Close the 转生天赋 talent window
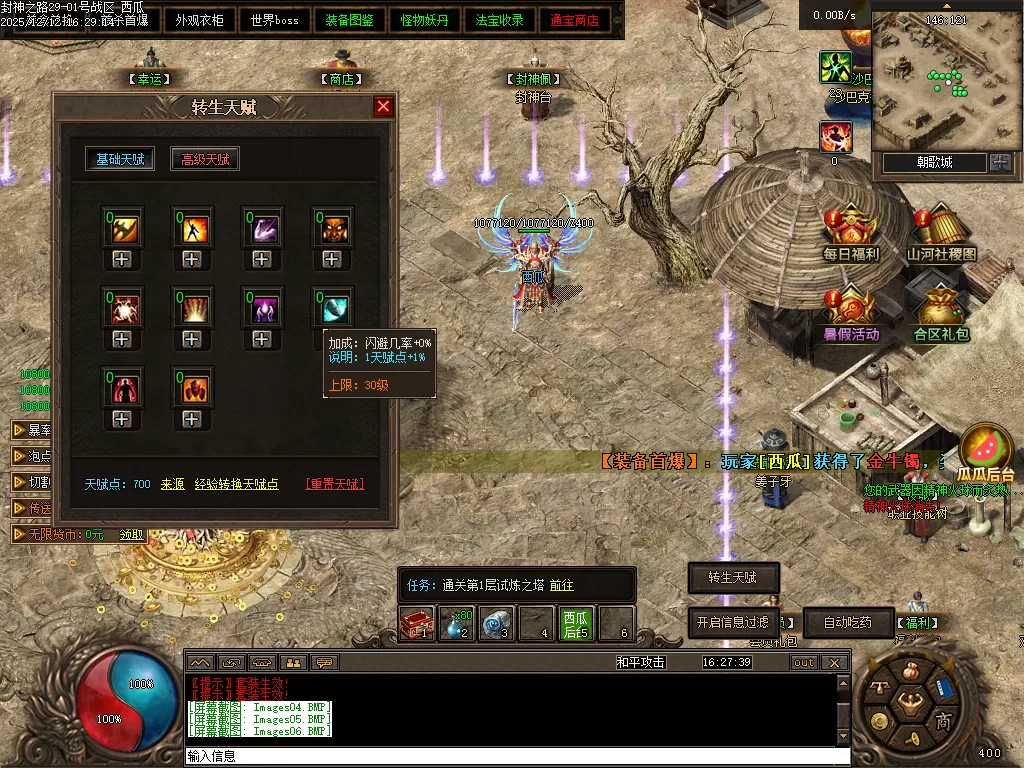 pos(383,107)
